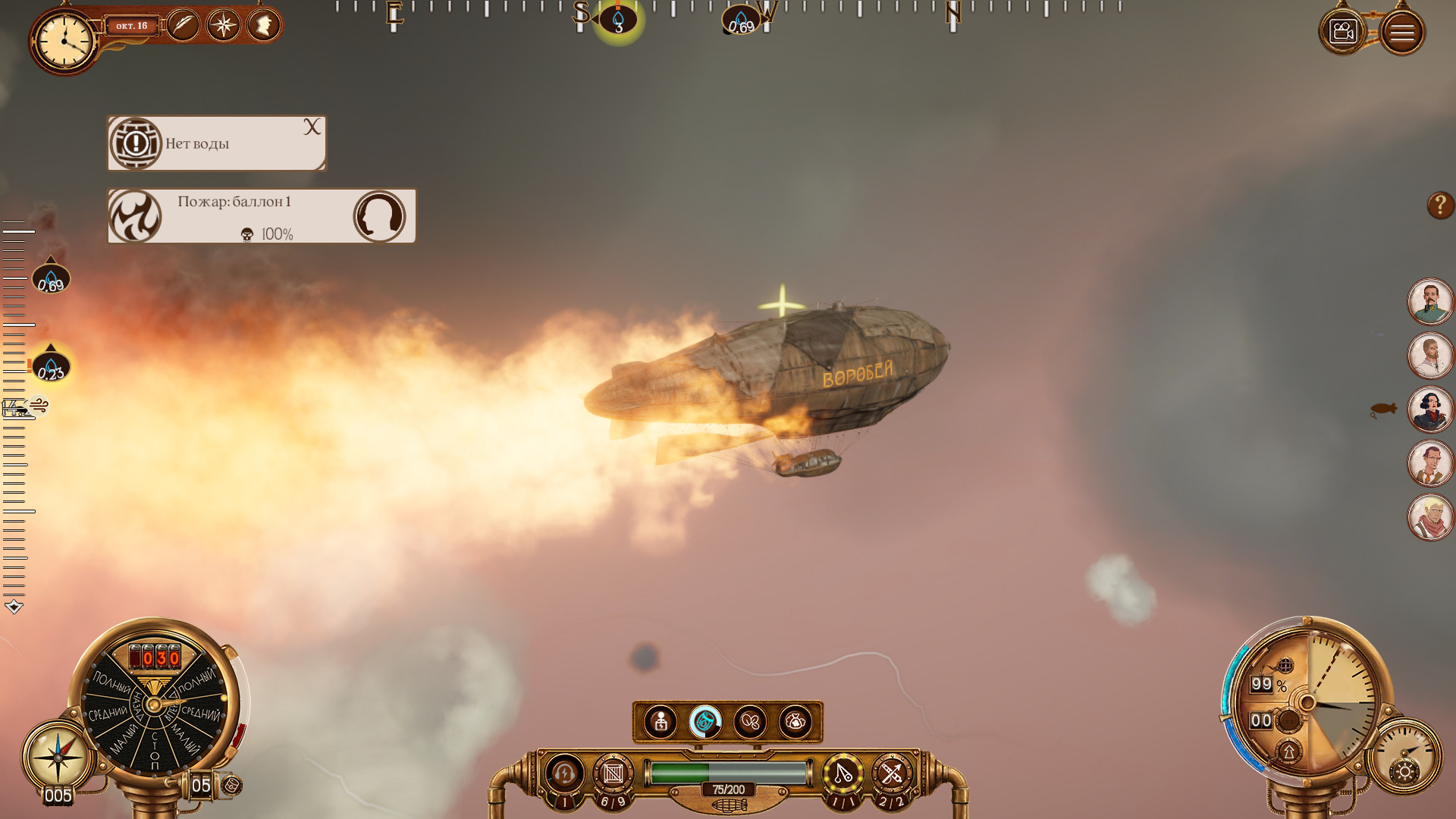Screen dimensions: 1456x819
Task: Toggle the sun light button
Action: [1404, 772]
